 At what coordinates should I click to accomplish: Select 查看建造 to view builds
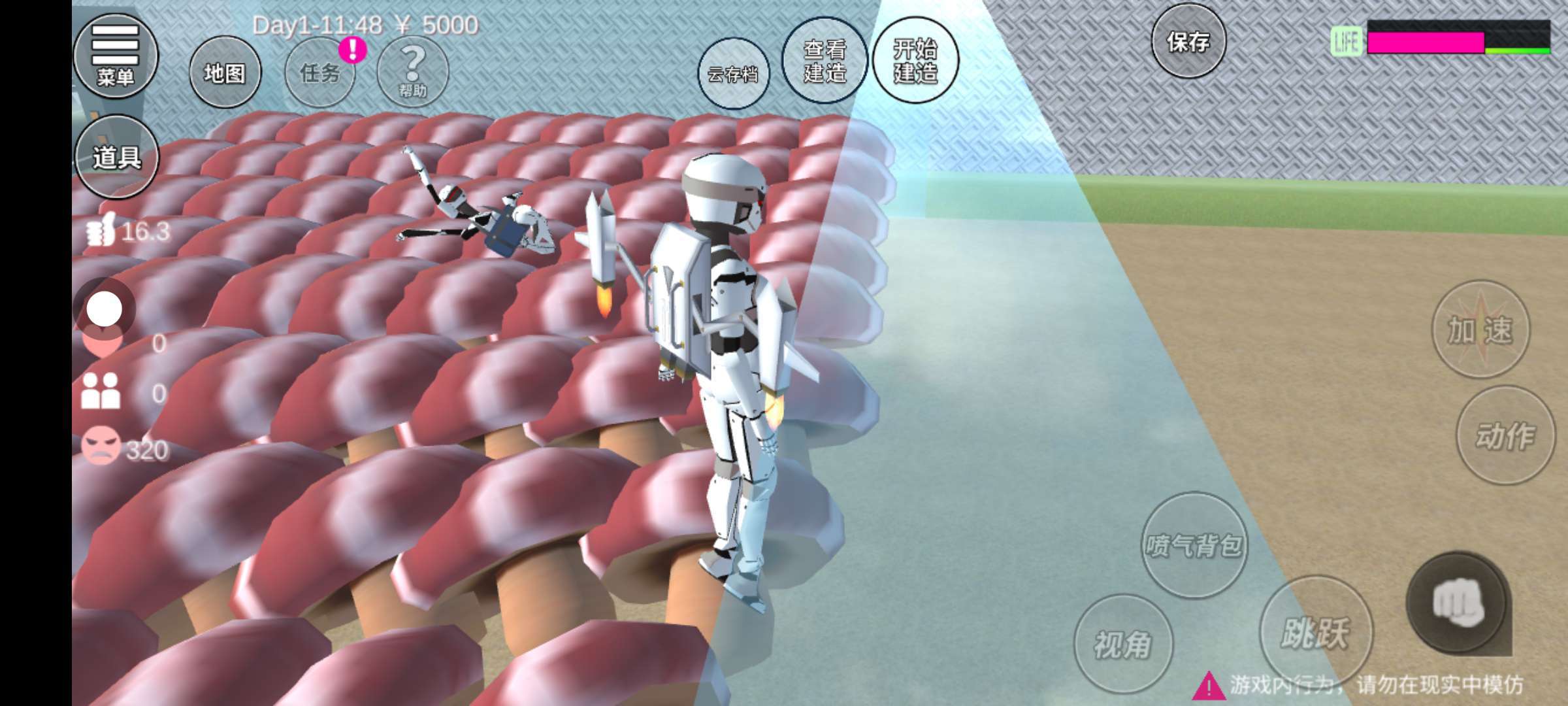coord(825,61)
